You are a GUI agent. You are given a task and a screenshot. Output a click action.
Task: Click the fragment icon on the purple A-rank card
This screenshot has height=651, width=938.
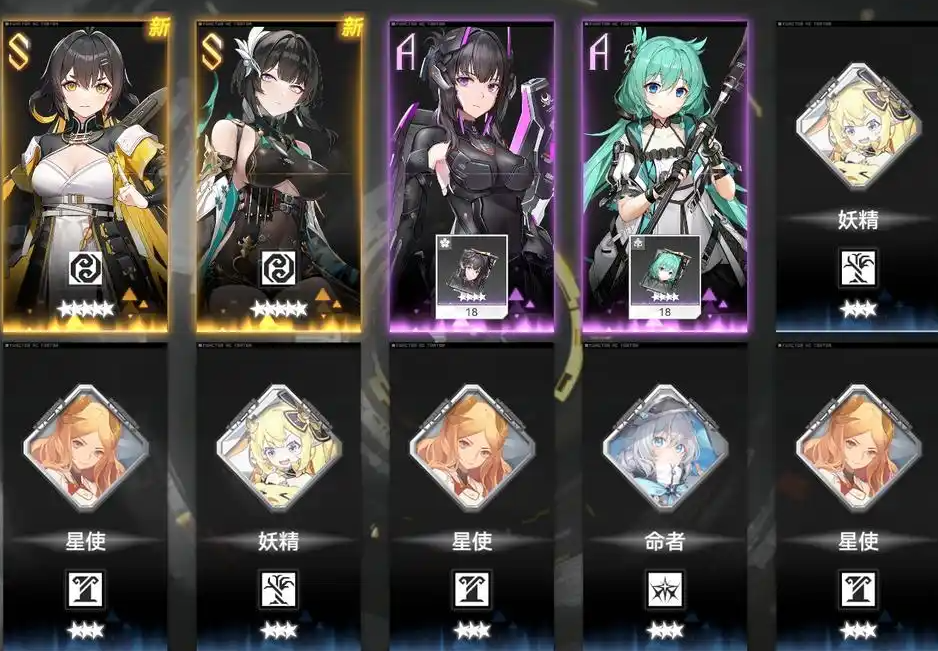[x=471, y=270]
